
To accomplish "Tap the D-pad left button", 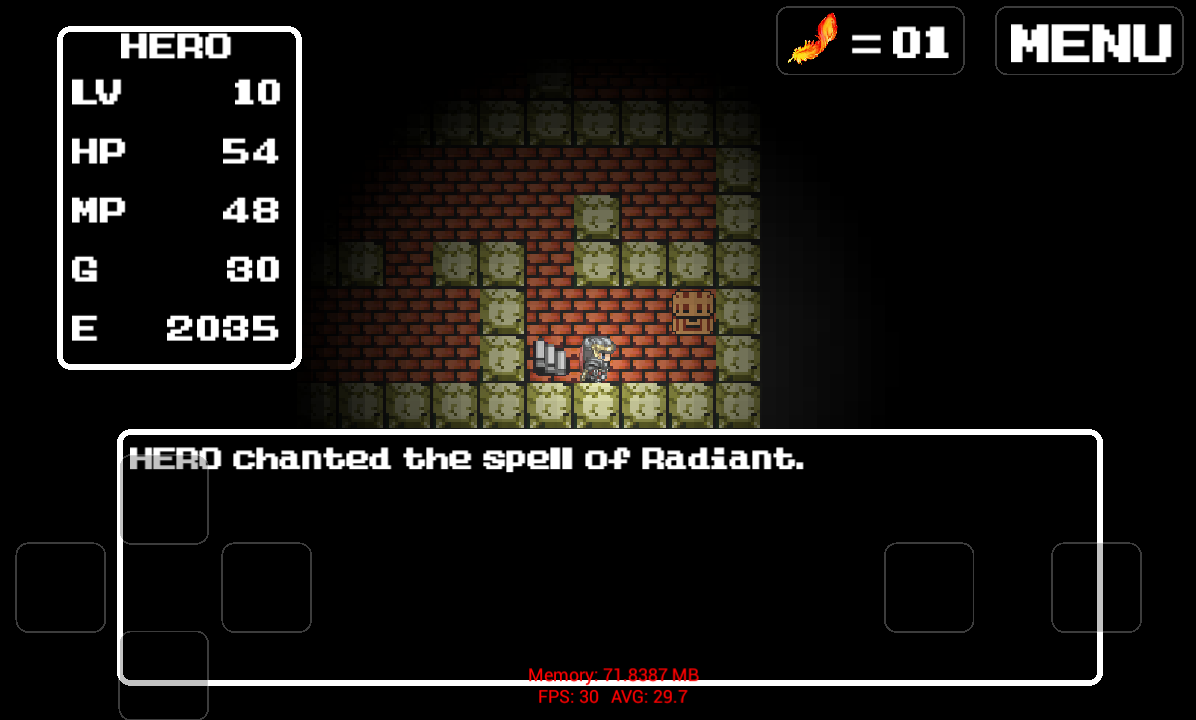I will pyautogui.click(x=60, y=587).
